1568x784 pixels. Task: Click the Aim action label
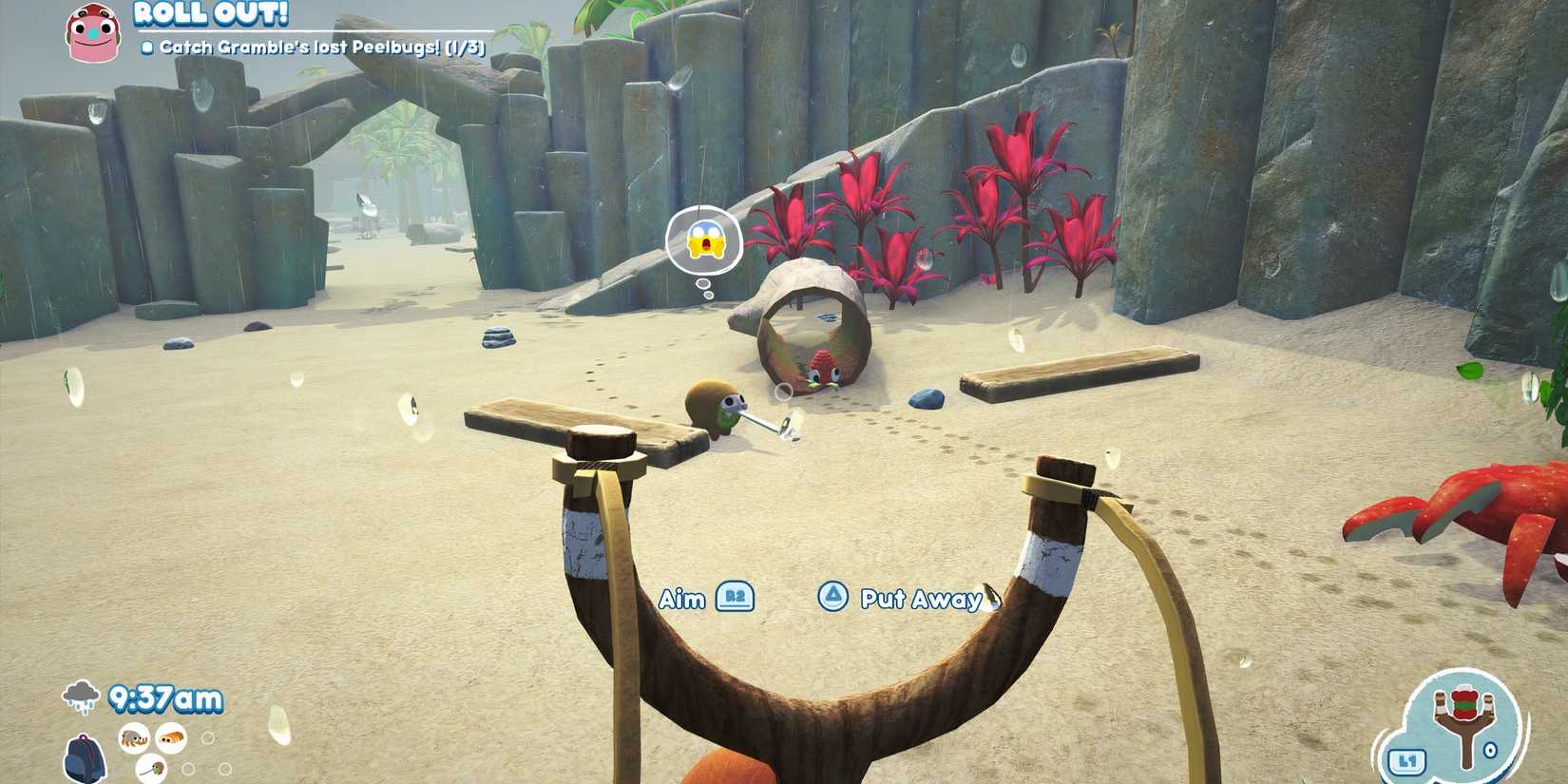(684, 599)
